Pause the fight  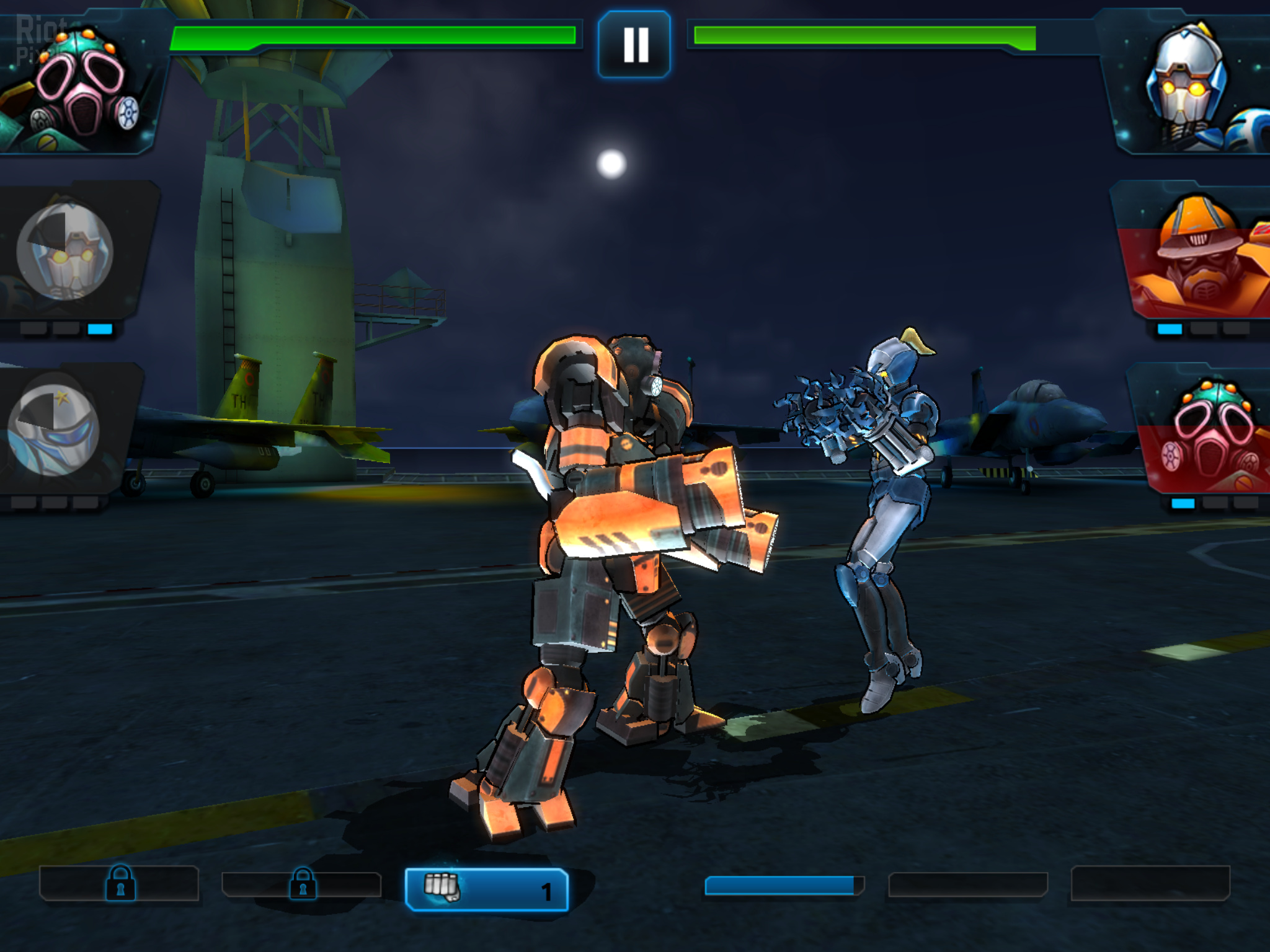click(x=634, y=45)
